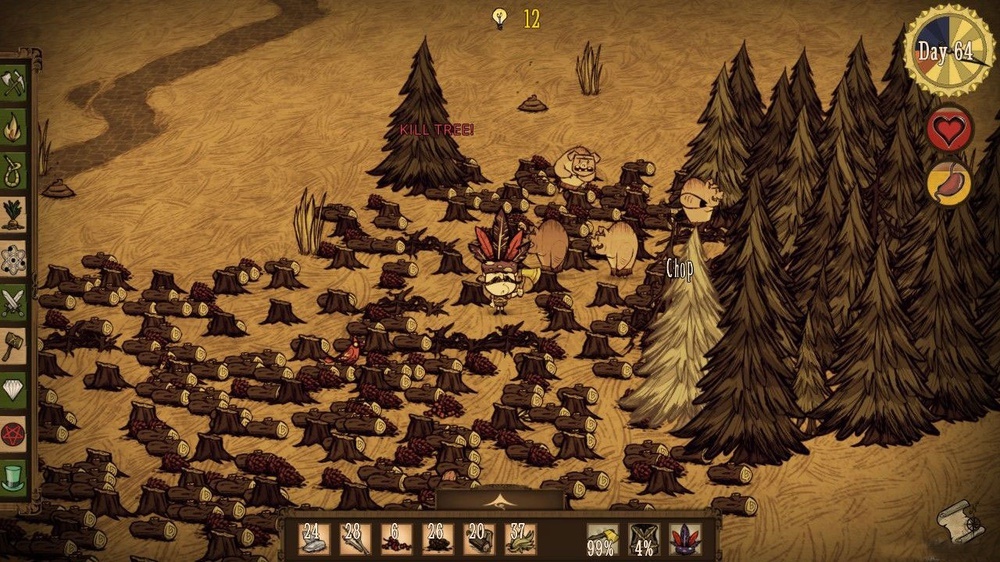Pick the stack of 28 twigs
Viewport: 1000px width, 562px height.
tap(355, 539)
